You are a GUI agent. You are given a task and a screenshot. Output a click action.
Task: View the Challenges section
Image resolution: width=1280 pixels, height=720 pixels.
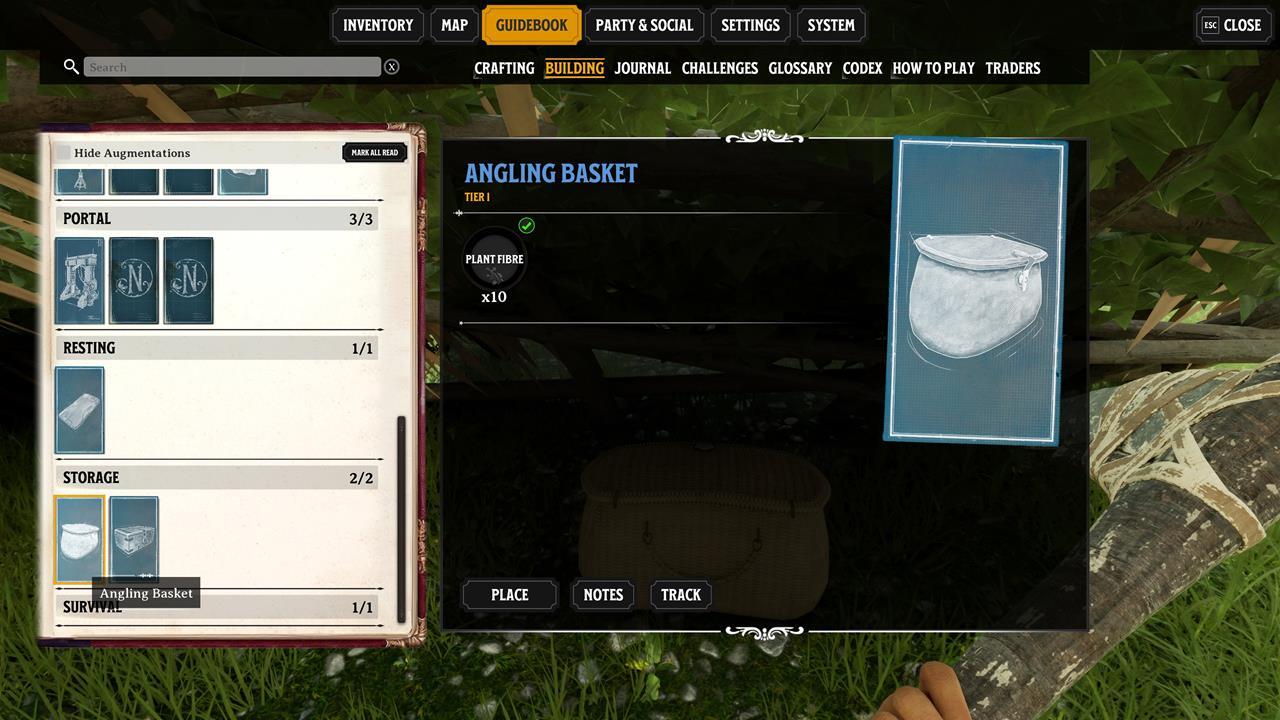click(x=719, y=68)
